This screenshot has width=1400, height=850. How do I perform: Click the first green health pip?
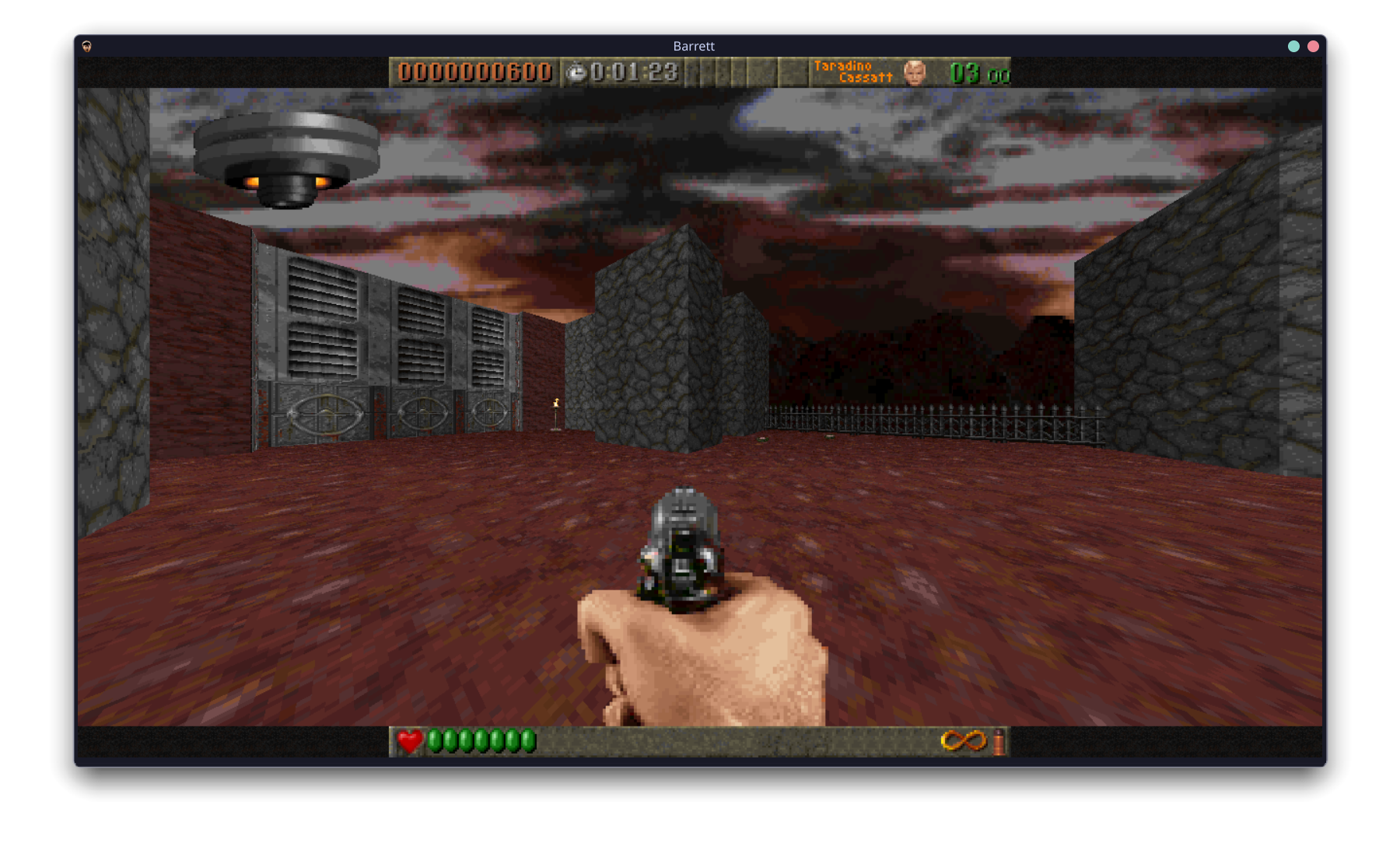(436, 740)
